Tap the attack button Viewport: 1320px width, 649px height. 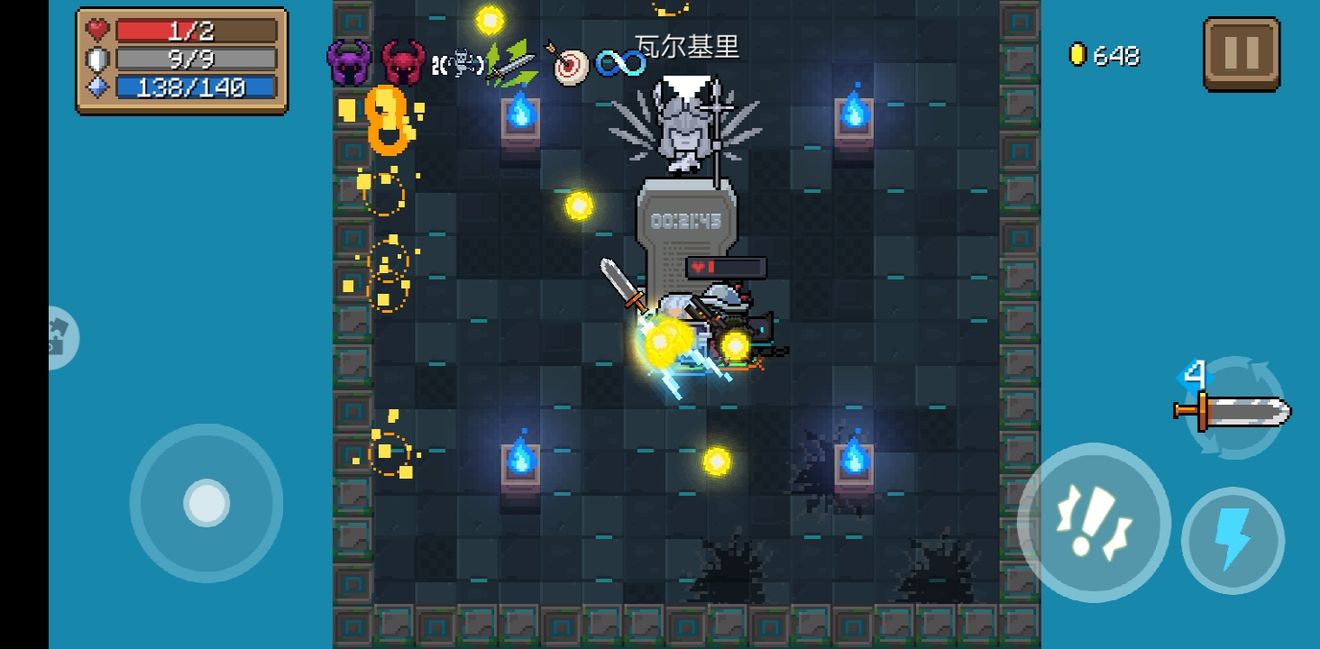1093,522
